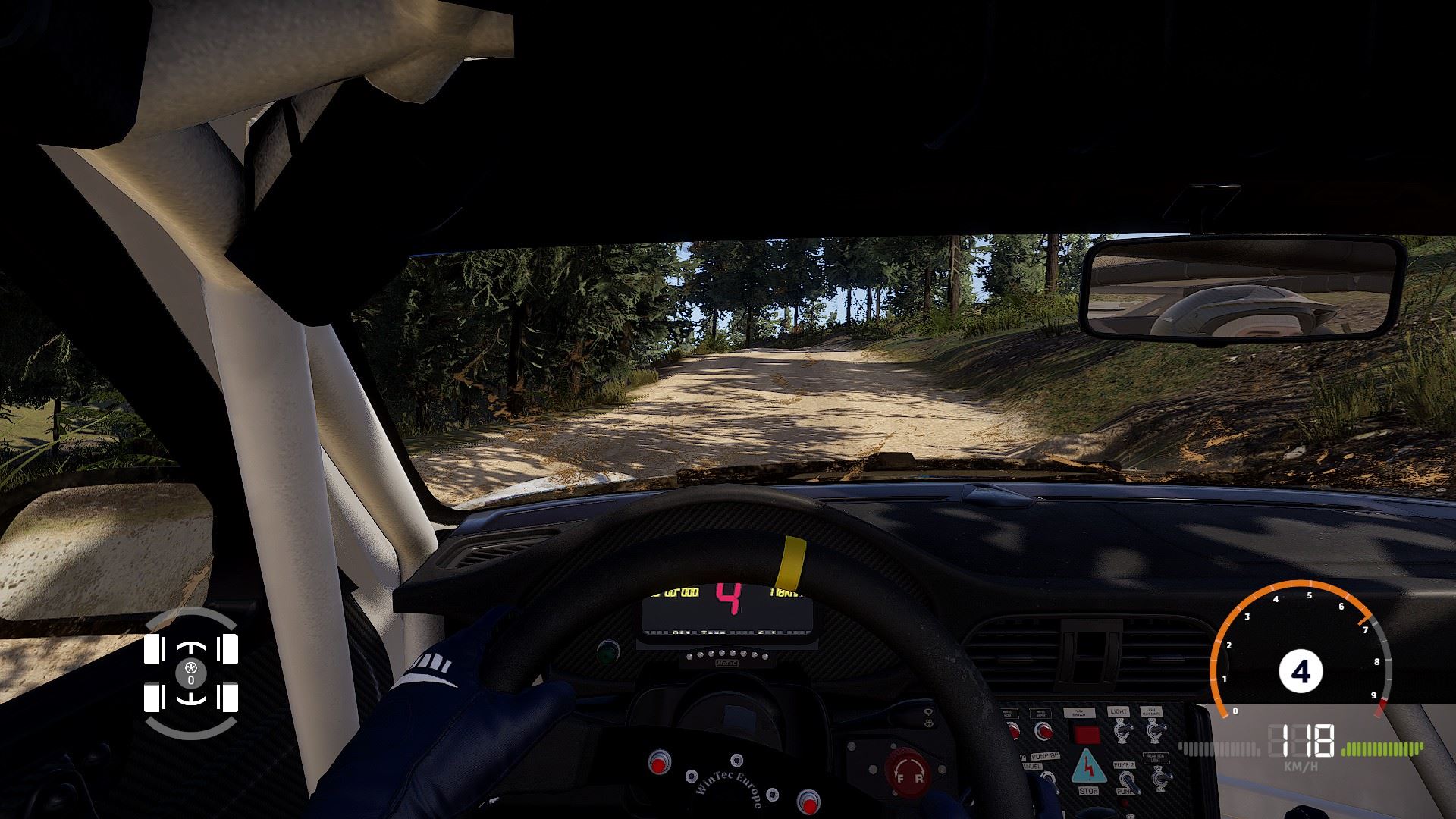Screen dimensions: 1456x819
Task: Click the car damage status diagram
Action: [190, 673]
